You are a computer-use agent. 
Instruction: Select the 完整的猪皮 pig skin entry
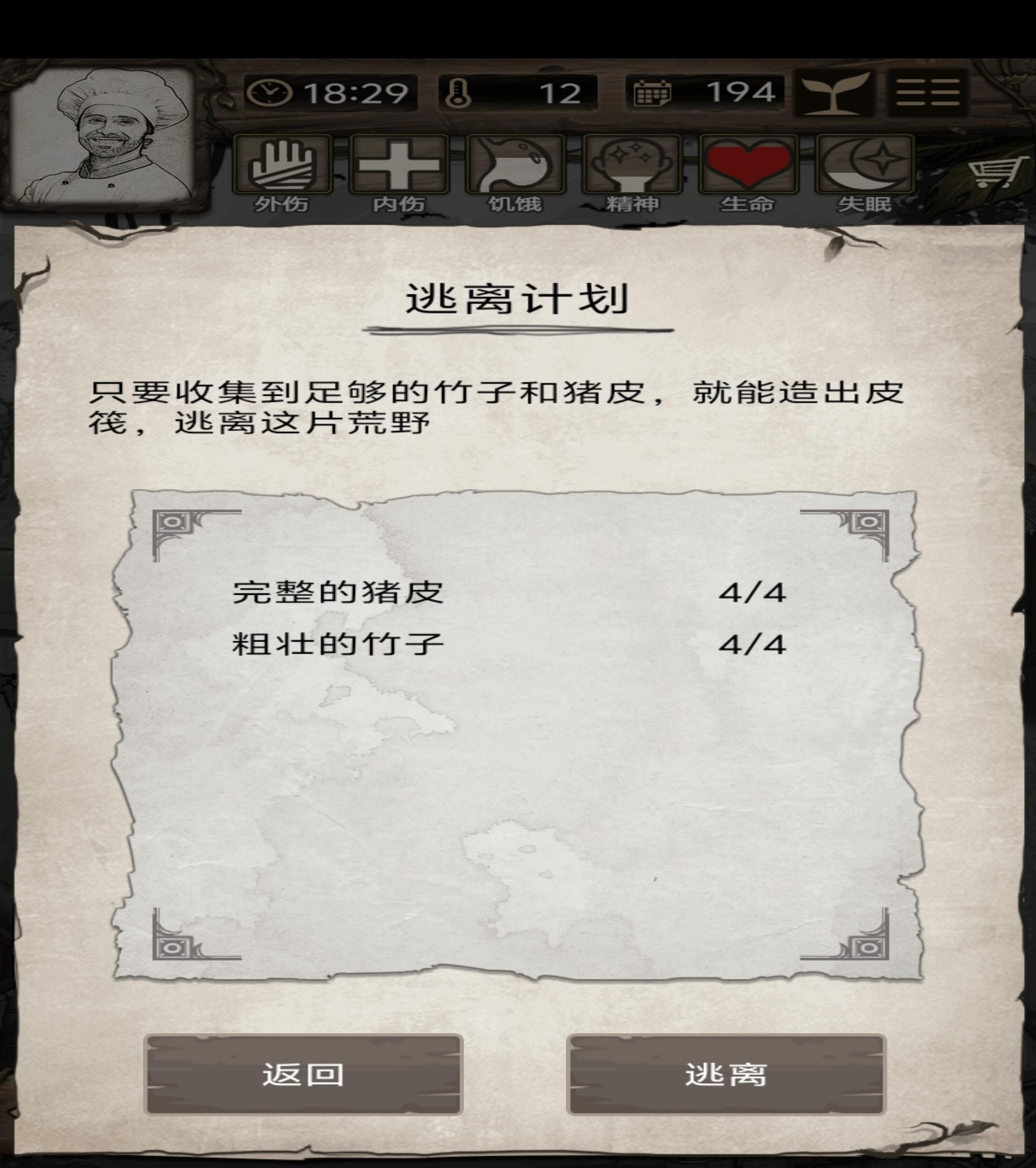337,594
